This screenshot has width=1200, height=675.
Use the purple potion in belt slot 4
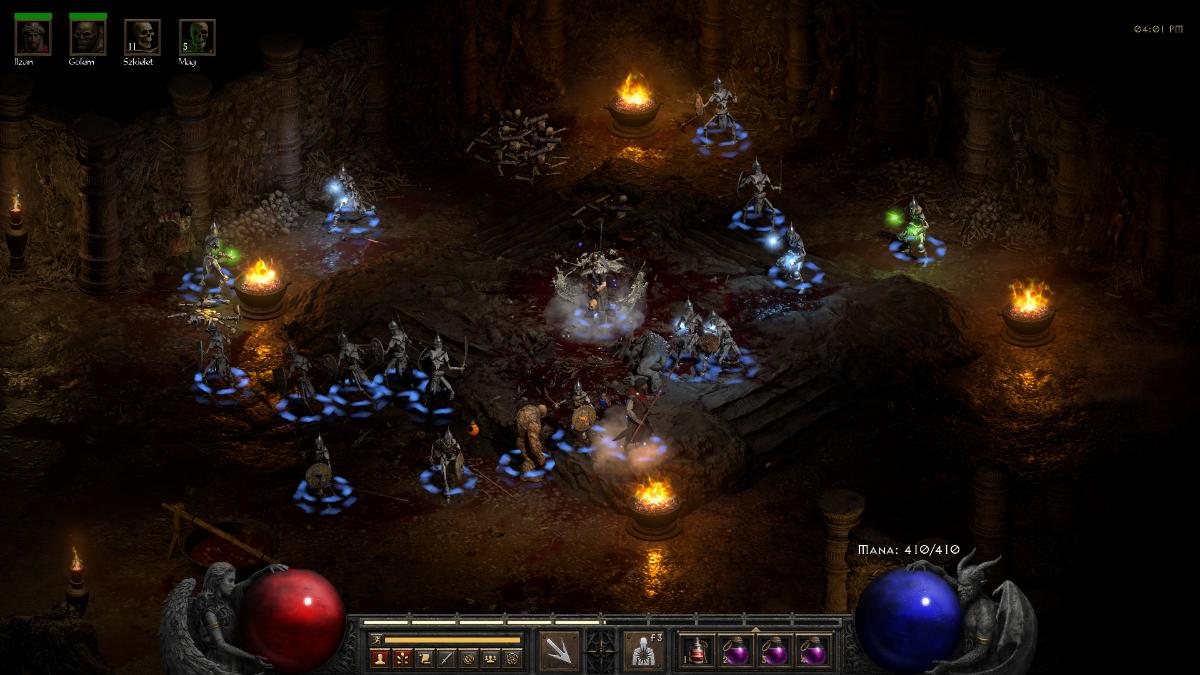[814, 652]
